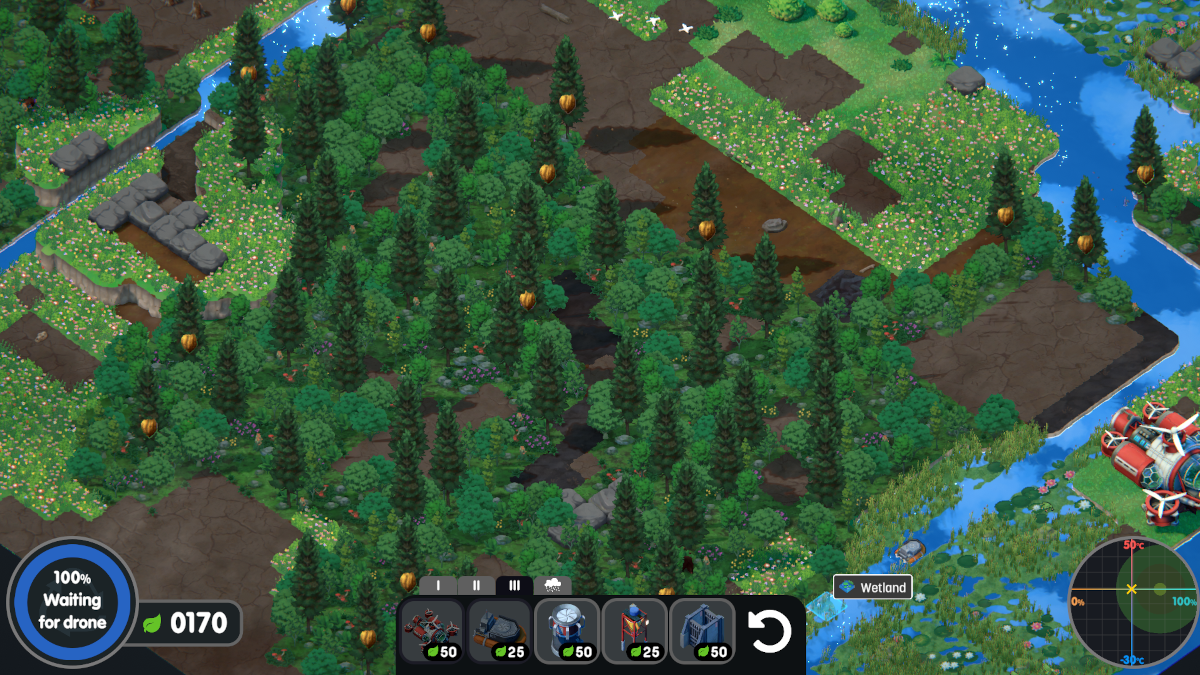Click the blue recycling progress circle
Viewport: 1200px width, 675px height.
[x=71, y=601]
